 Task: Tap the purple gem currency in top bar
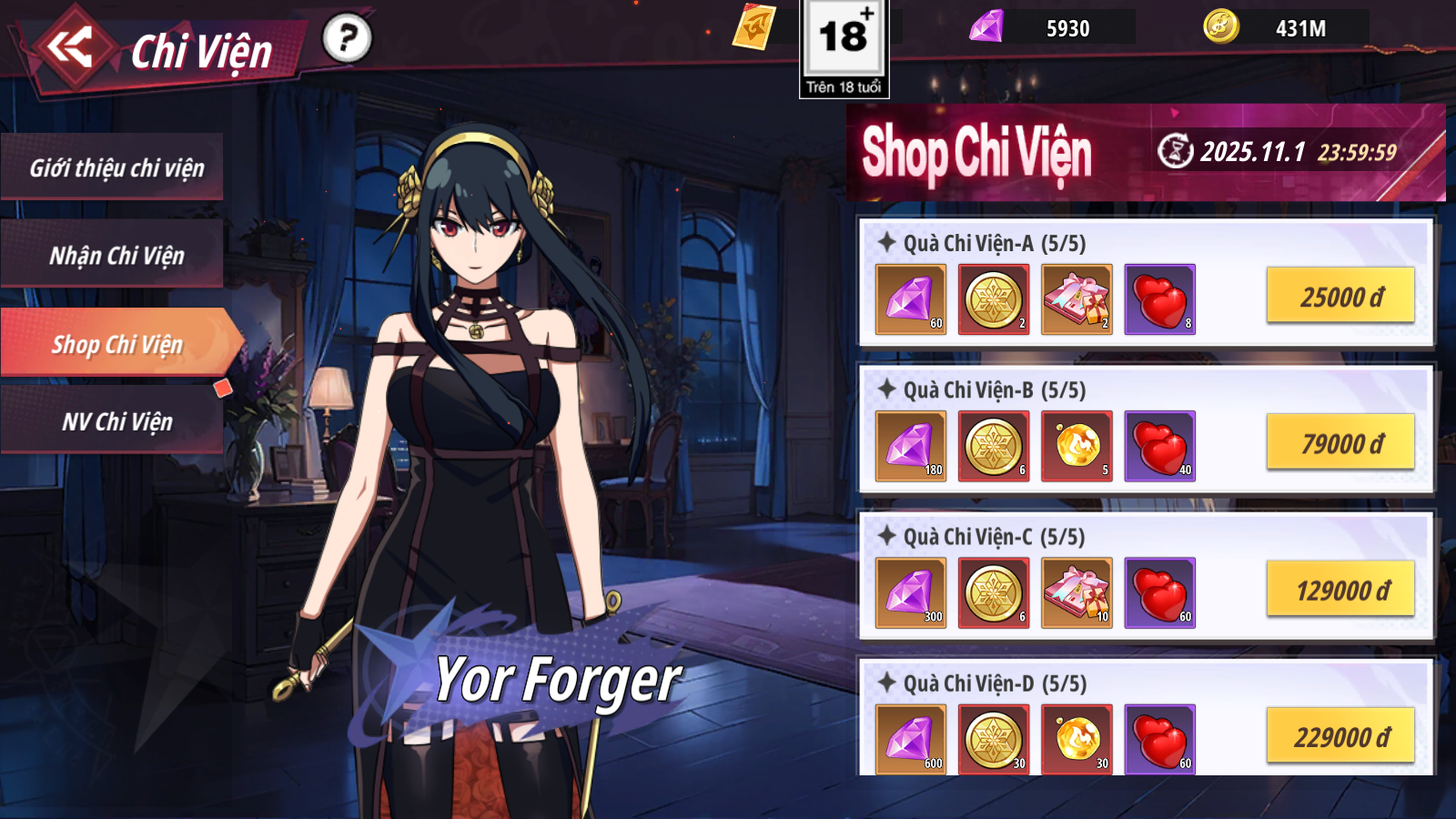(x=987, y=26)
